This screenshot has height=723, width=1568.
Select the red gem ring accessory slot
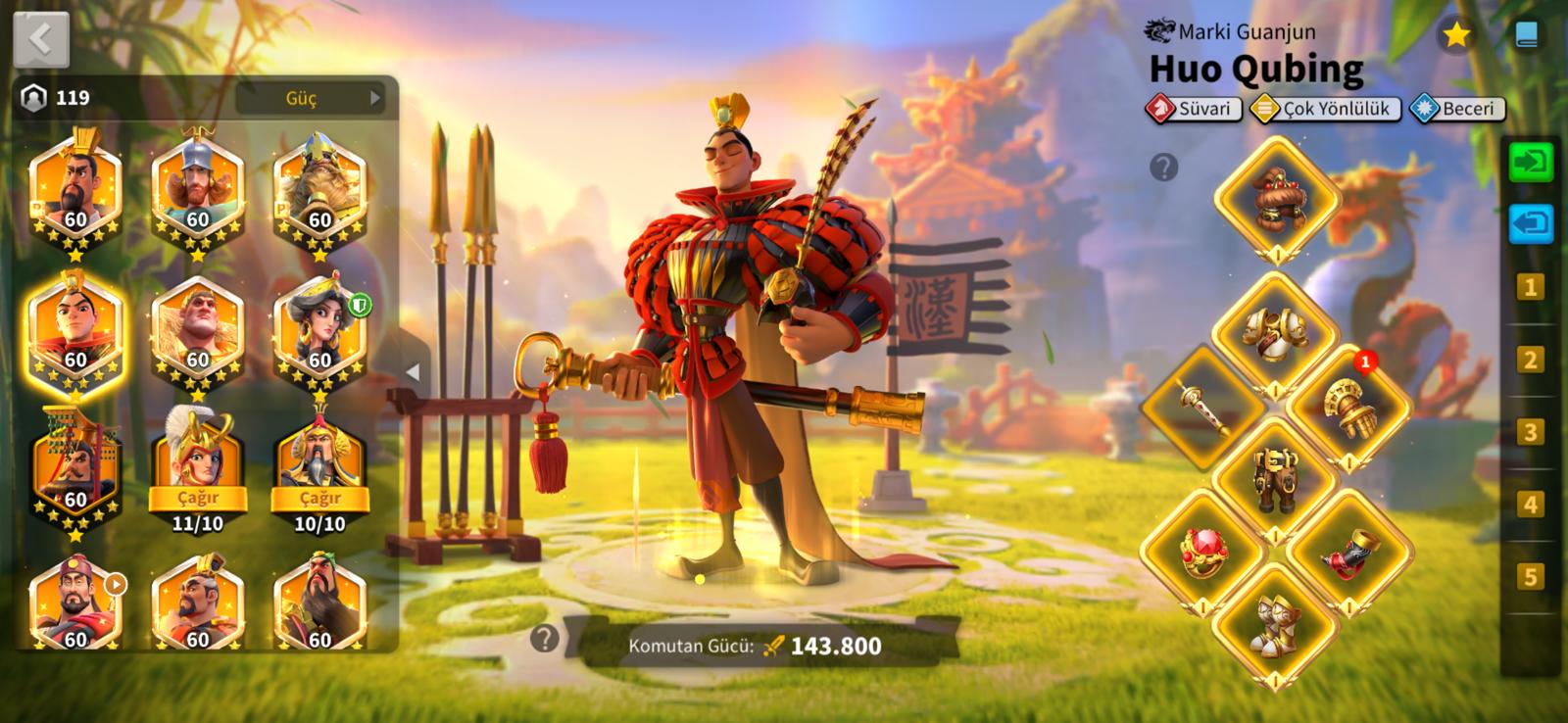1204,551
